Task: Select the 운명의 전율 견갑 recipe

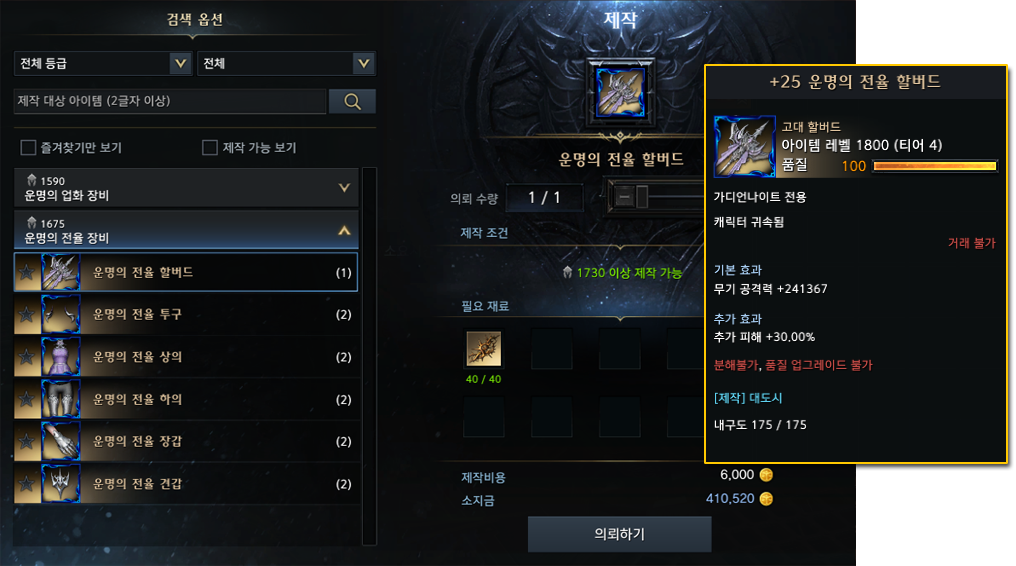Action: click(186, 485)
